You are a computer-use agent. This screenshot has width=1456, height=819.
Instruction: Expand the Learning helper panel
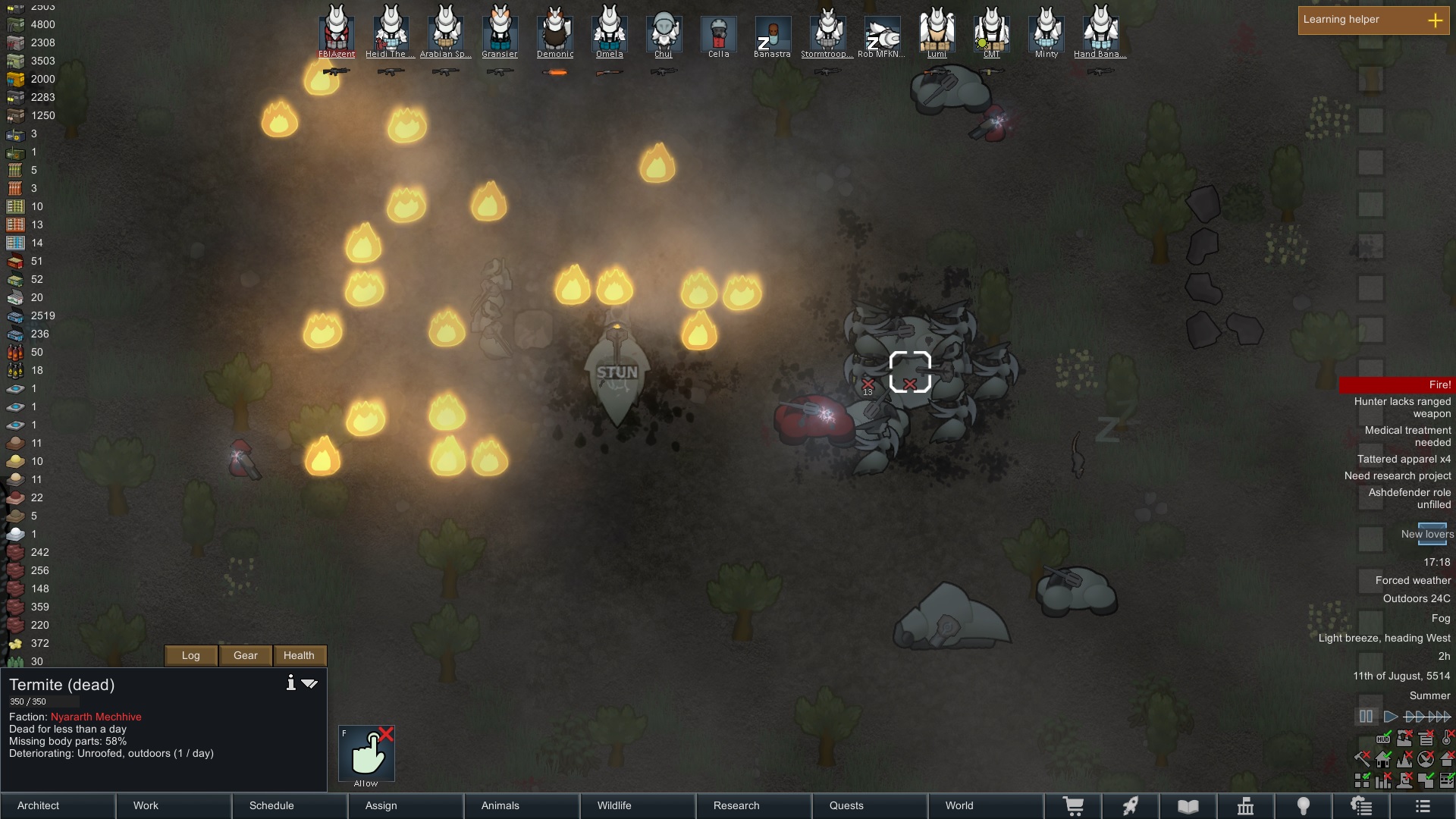(1435, 20)
